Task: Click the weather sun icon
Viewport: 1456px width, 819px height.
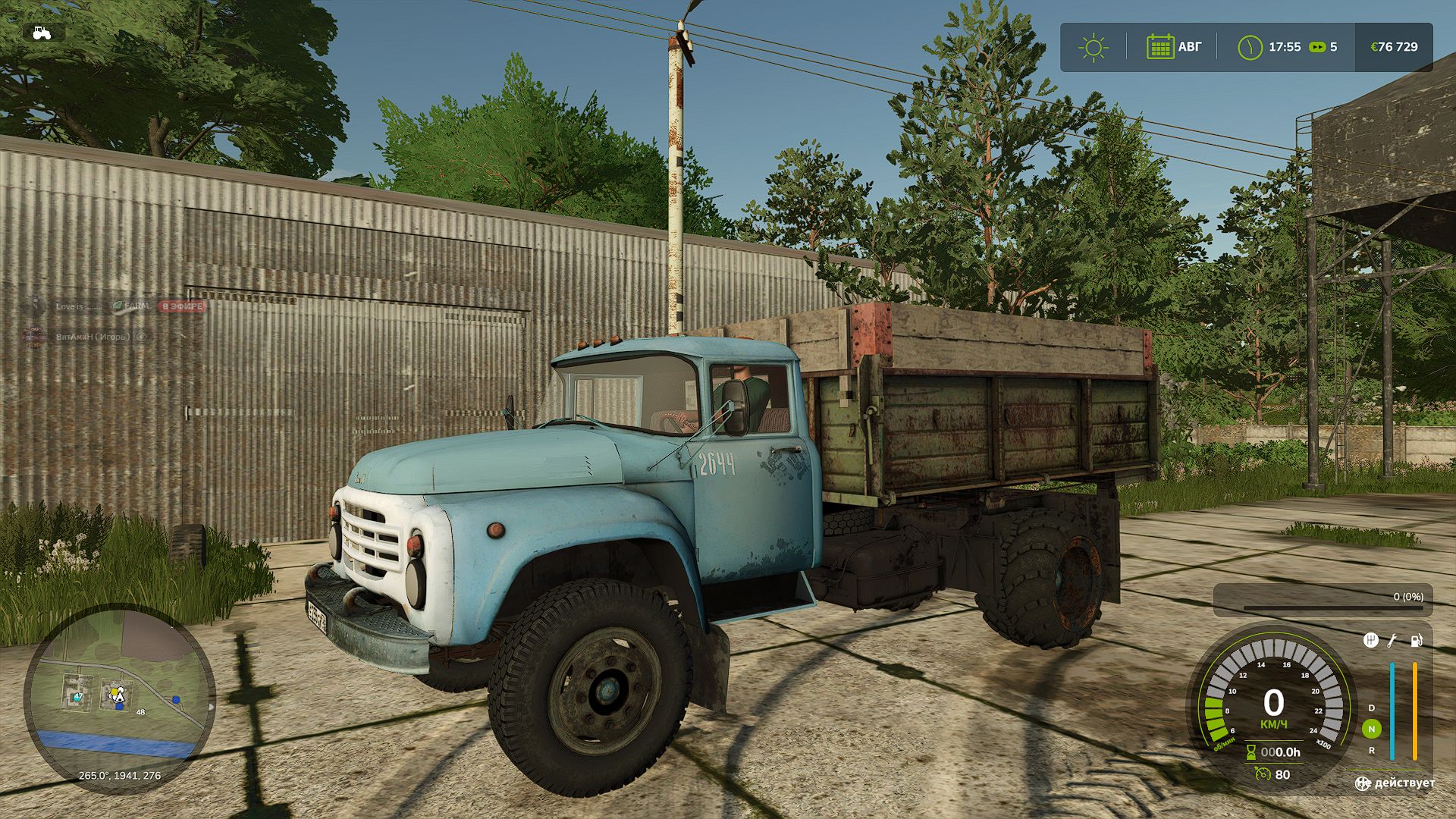Action: click(x=1093, y=47)
